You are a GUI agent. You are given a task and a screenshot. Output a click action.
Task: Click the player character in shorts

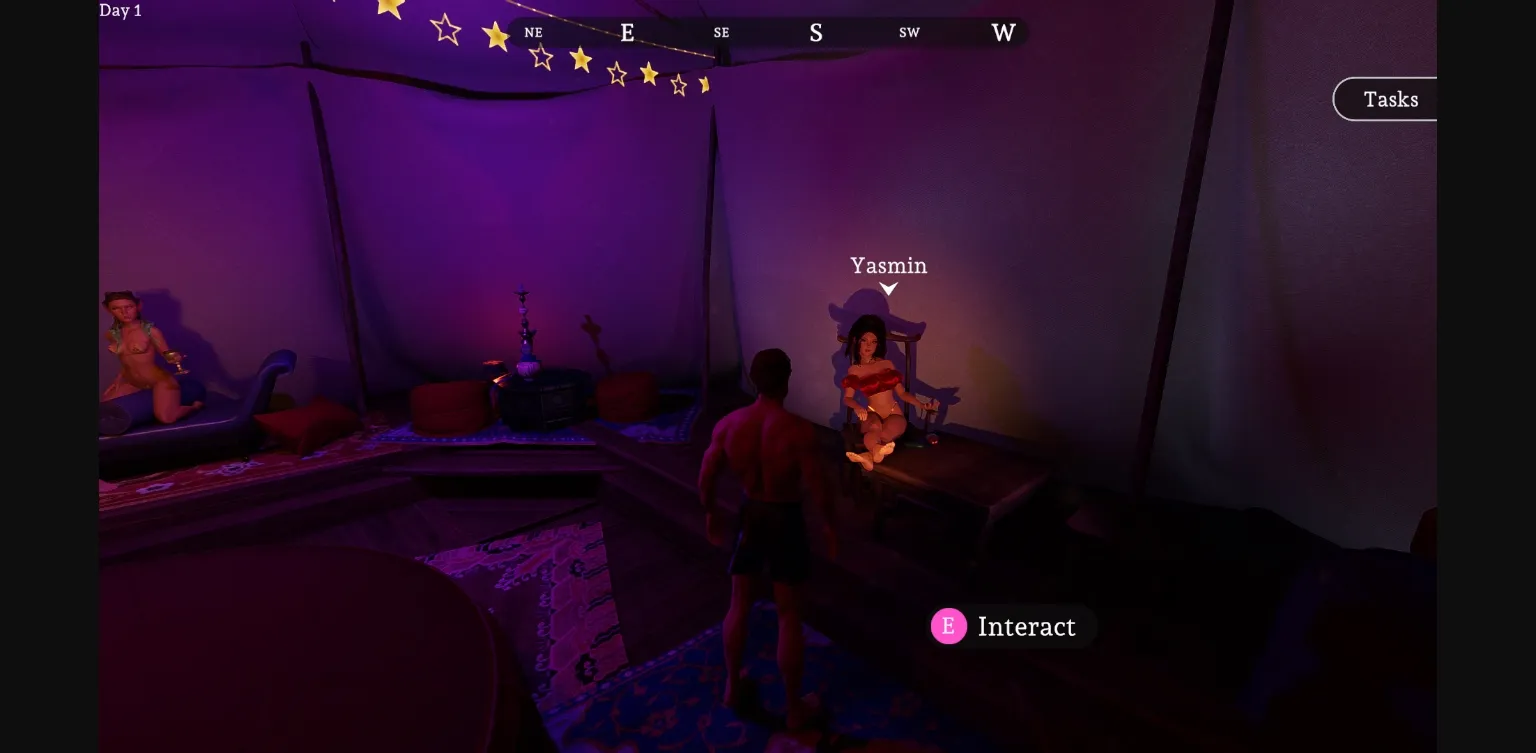(x=768, y=500)
